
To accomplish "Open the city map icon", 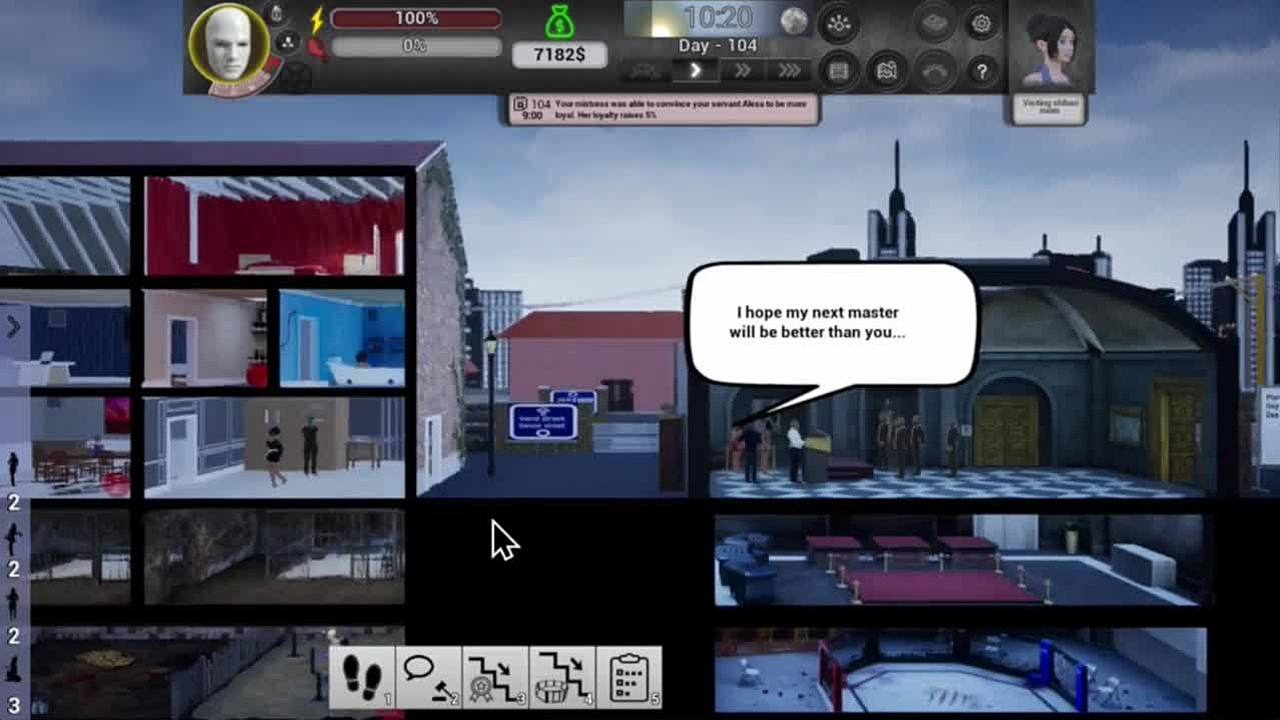I will tap(885, 71).
